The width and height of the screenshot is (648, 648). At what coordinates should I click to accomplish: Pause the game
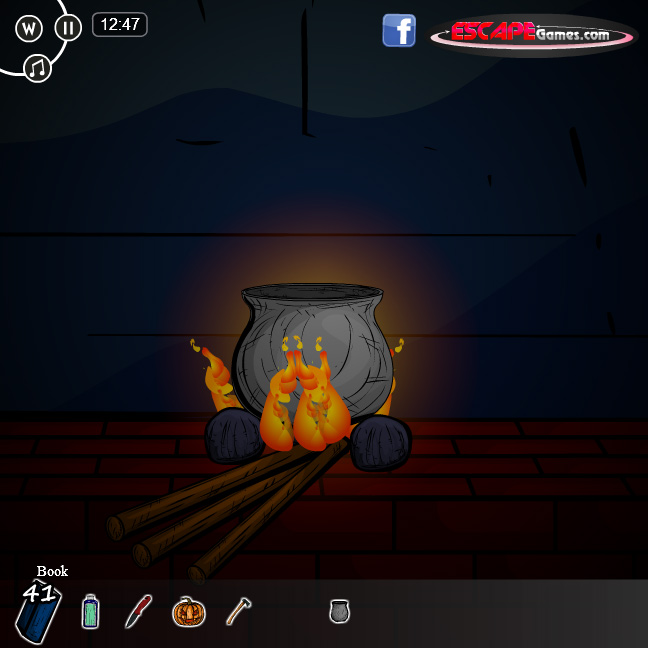pos(68,27)
